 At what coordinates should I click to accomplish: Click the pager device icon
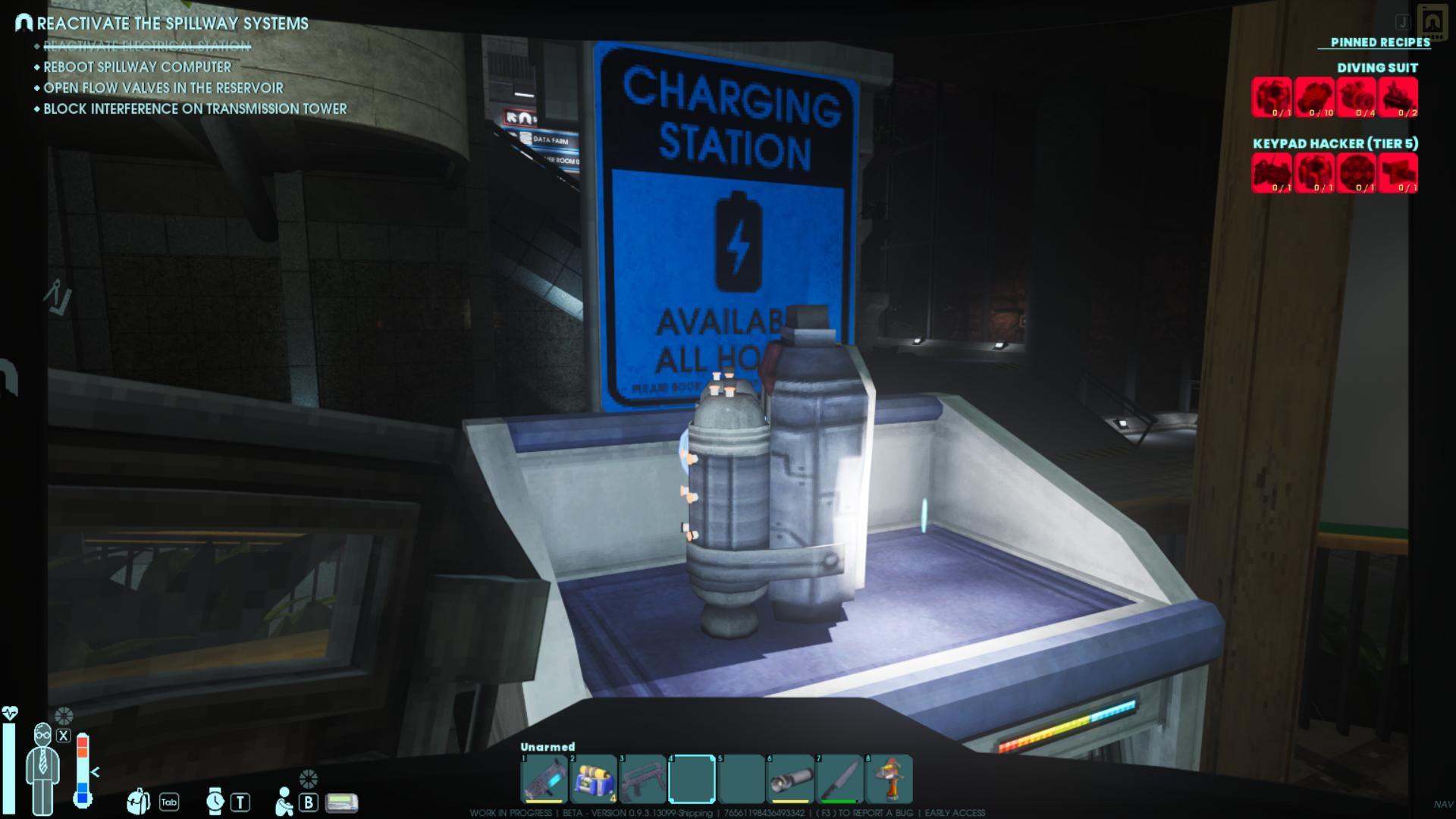coord(341,802)
